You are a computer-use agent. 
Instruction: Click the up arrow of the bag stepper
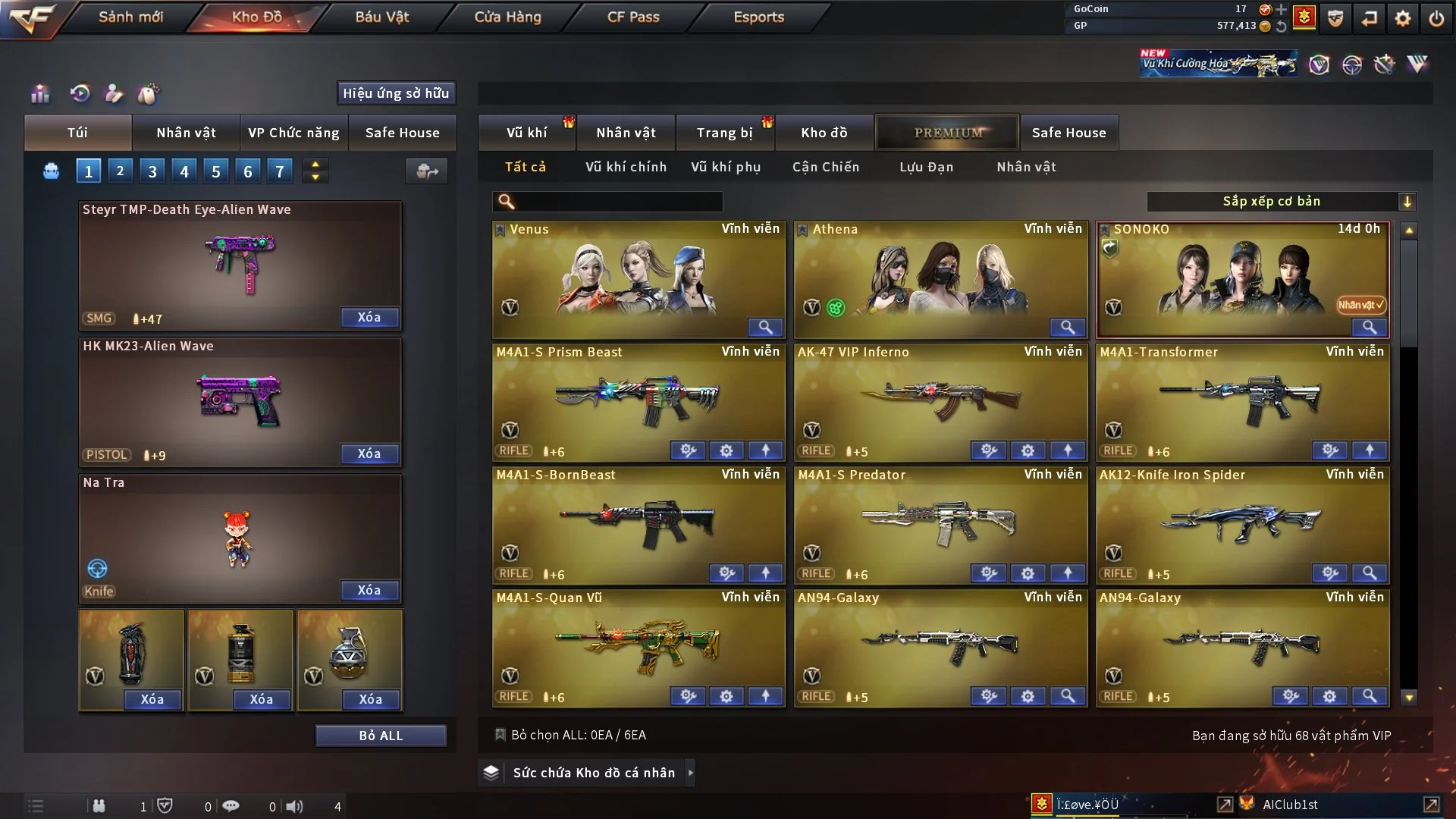pos(315,165)
